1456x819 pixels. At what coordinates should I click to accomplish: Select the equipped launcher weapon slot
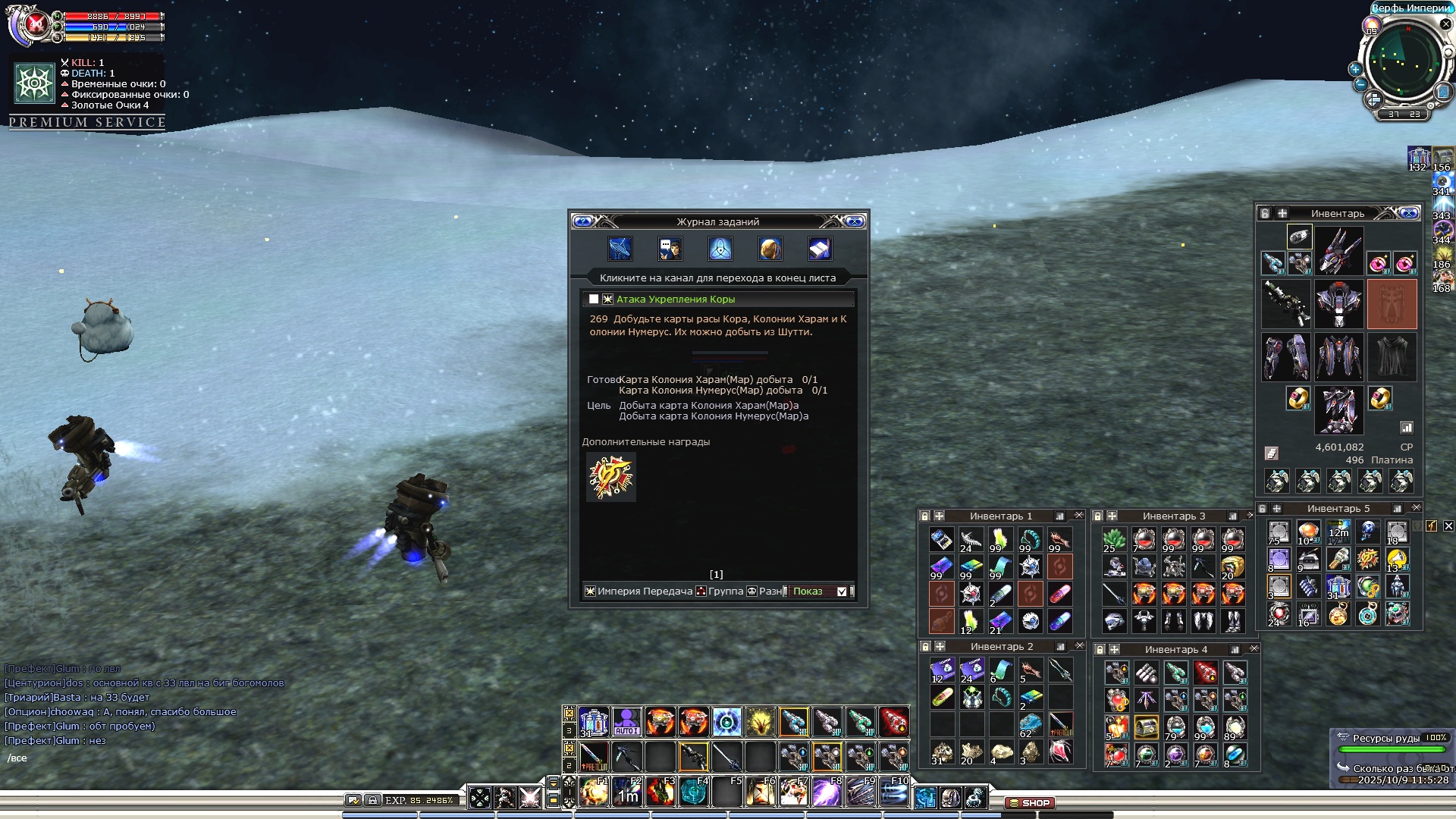(x=1285, y=303)
